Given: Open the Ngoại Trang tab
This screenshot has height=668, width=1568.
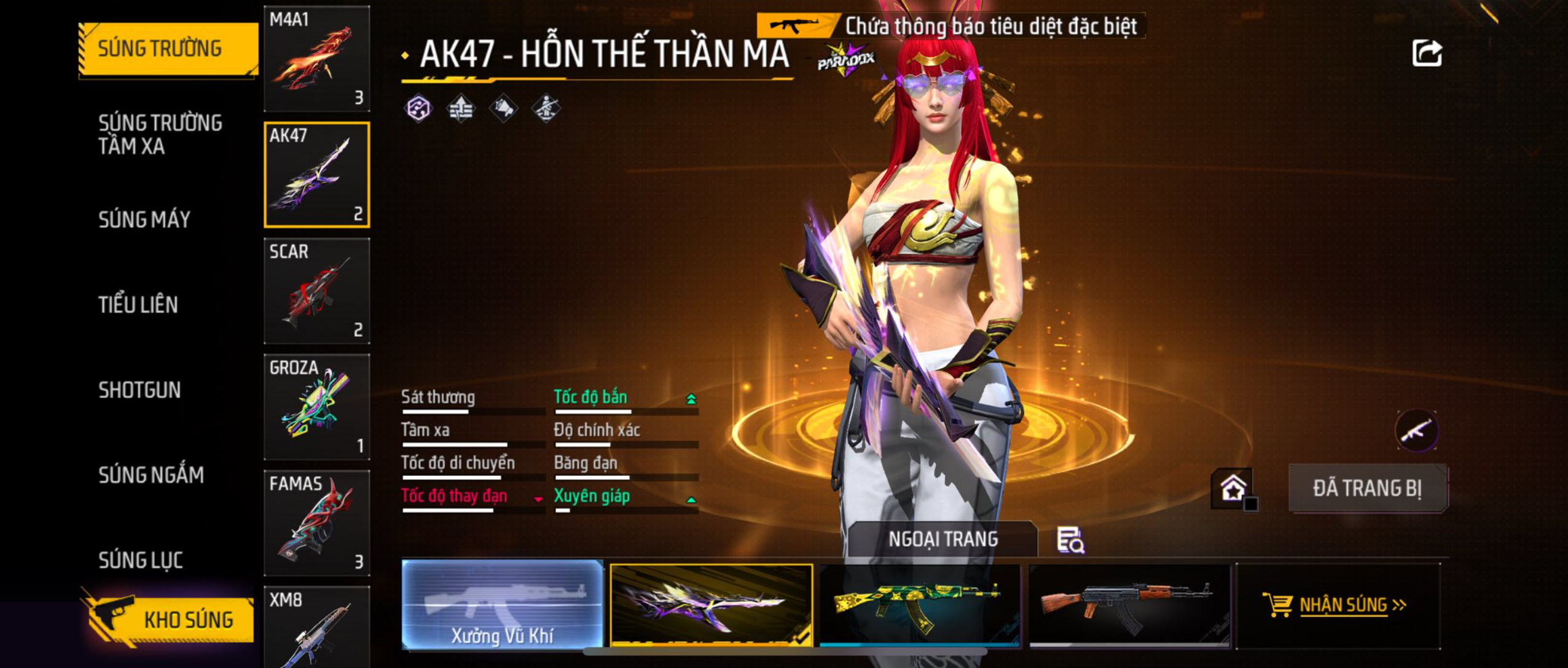Looking at the screenshot, I should click(943, 540).
